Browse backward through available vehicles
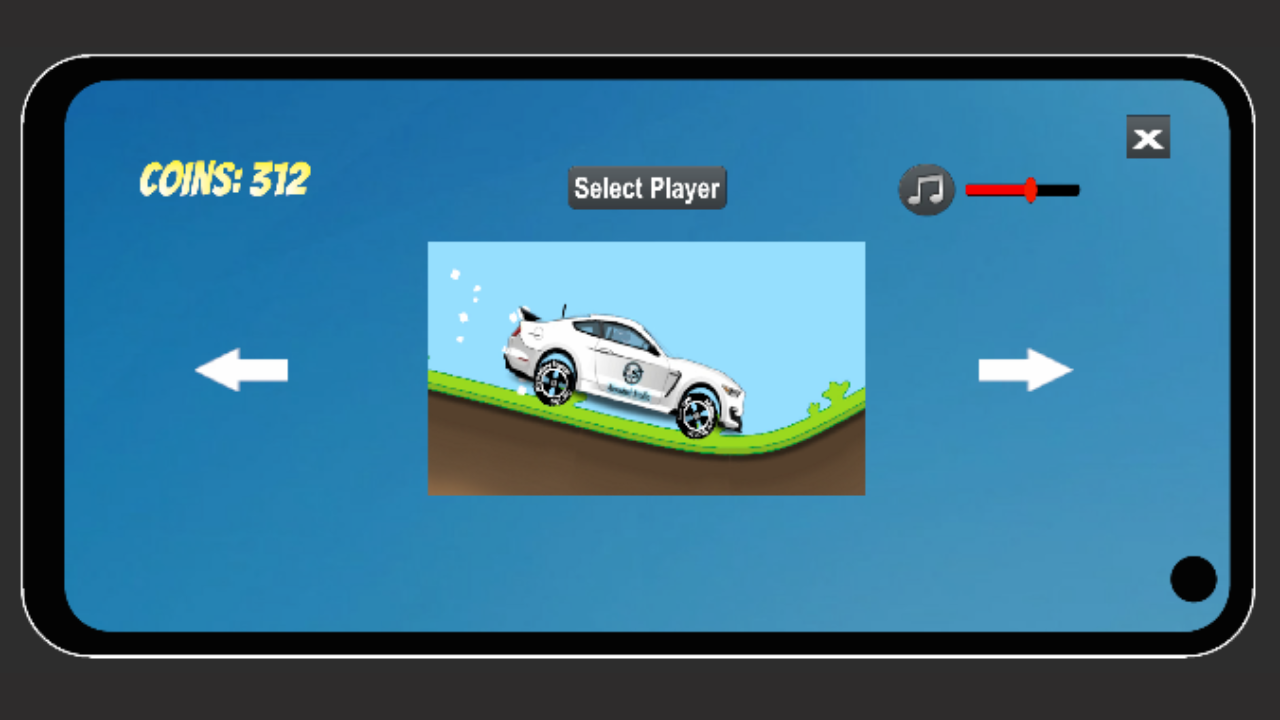The height and width of the screenshot is (720, 1280). [243, 370]
